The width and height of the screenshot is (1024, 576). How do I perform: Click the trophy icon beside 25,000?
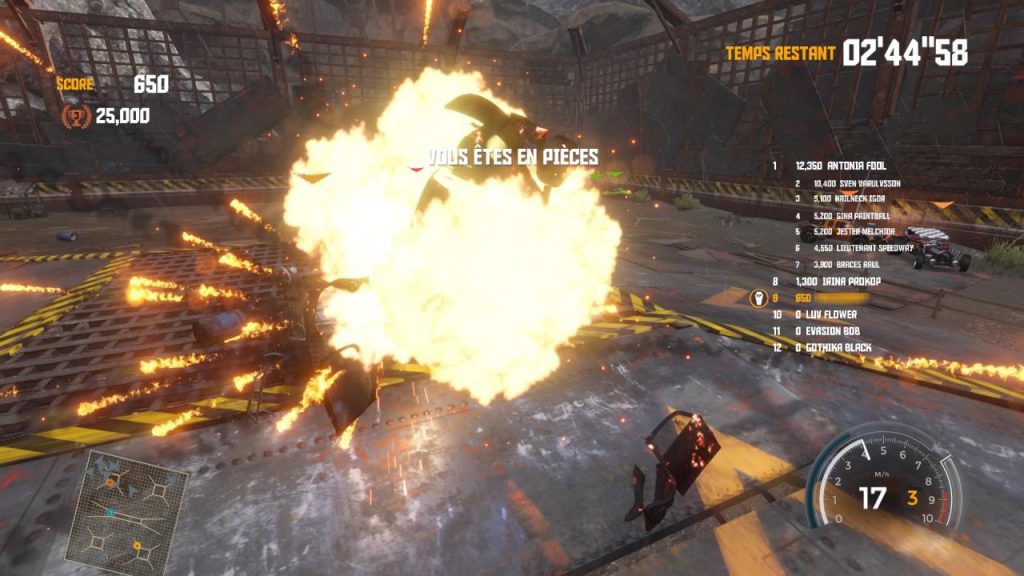tap(76, 116)
